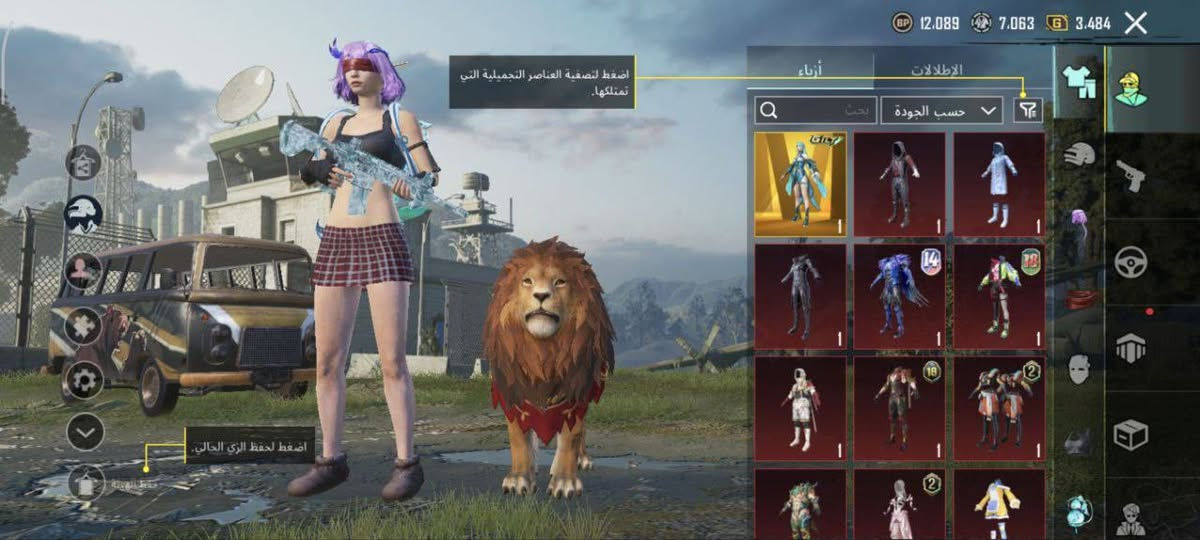The height and width of the screenshot is (540, 1200).
Task: Select the gold-background blue-haired outfit
Action: pyautogui.click(x=800, y=184)
